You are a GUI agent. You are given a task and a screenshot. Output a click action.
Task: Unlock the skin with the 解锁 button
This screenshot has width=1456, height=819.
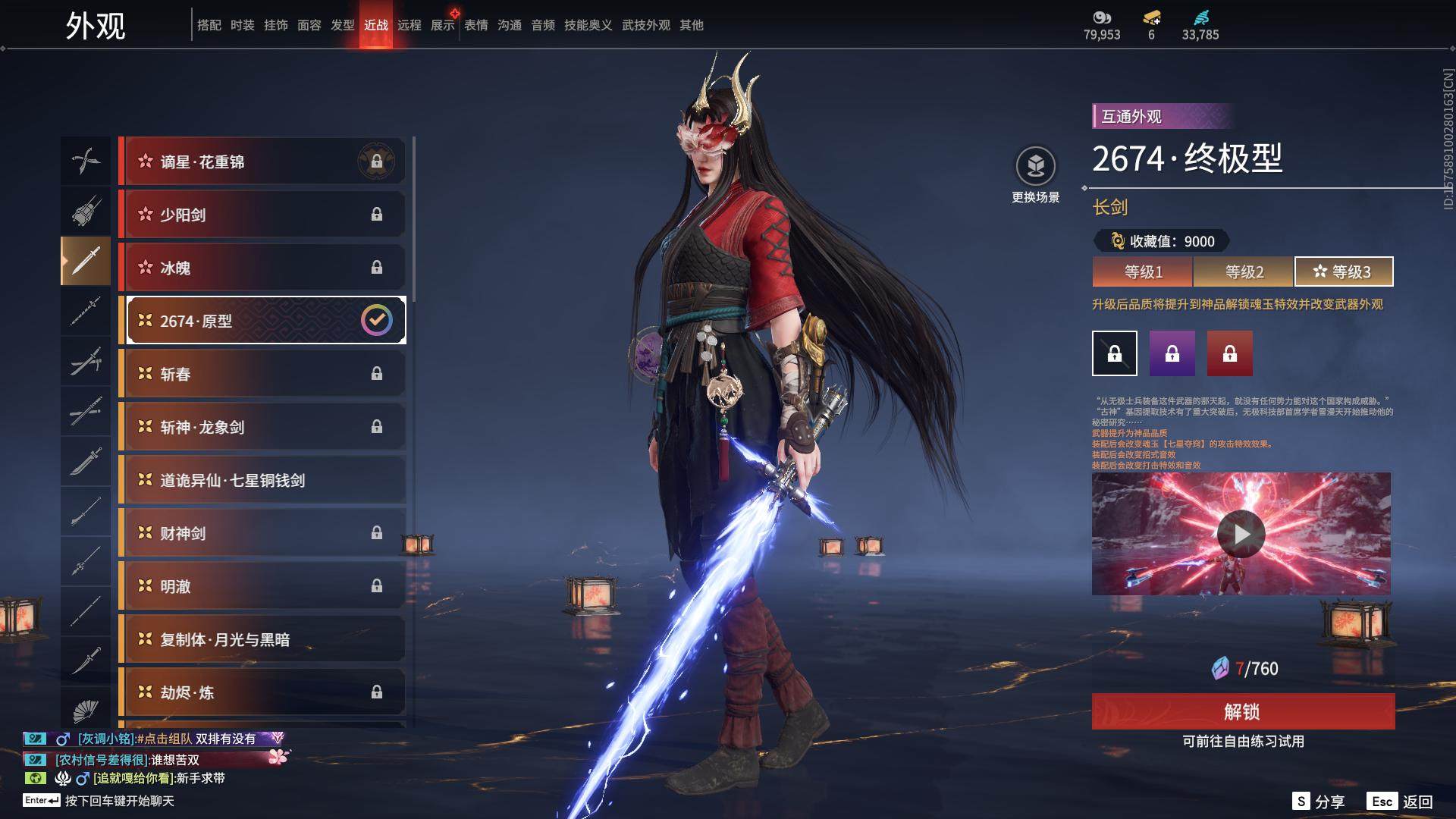(1243, 711)
